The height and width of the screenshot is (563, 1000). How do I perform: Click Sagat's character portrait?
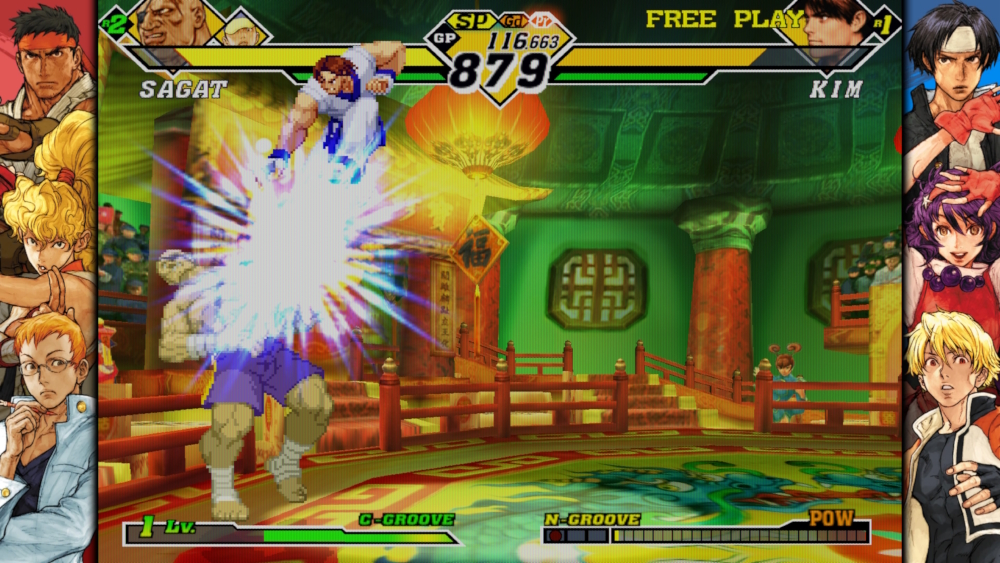pyautogui.click(x=172, y=22)
